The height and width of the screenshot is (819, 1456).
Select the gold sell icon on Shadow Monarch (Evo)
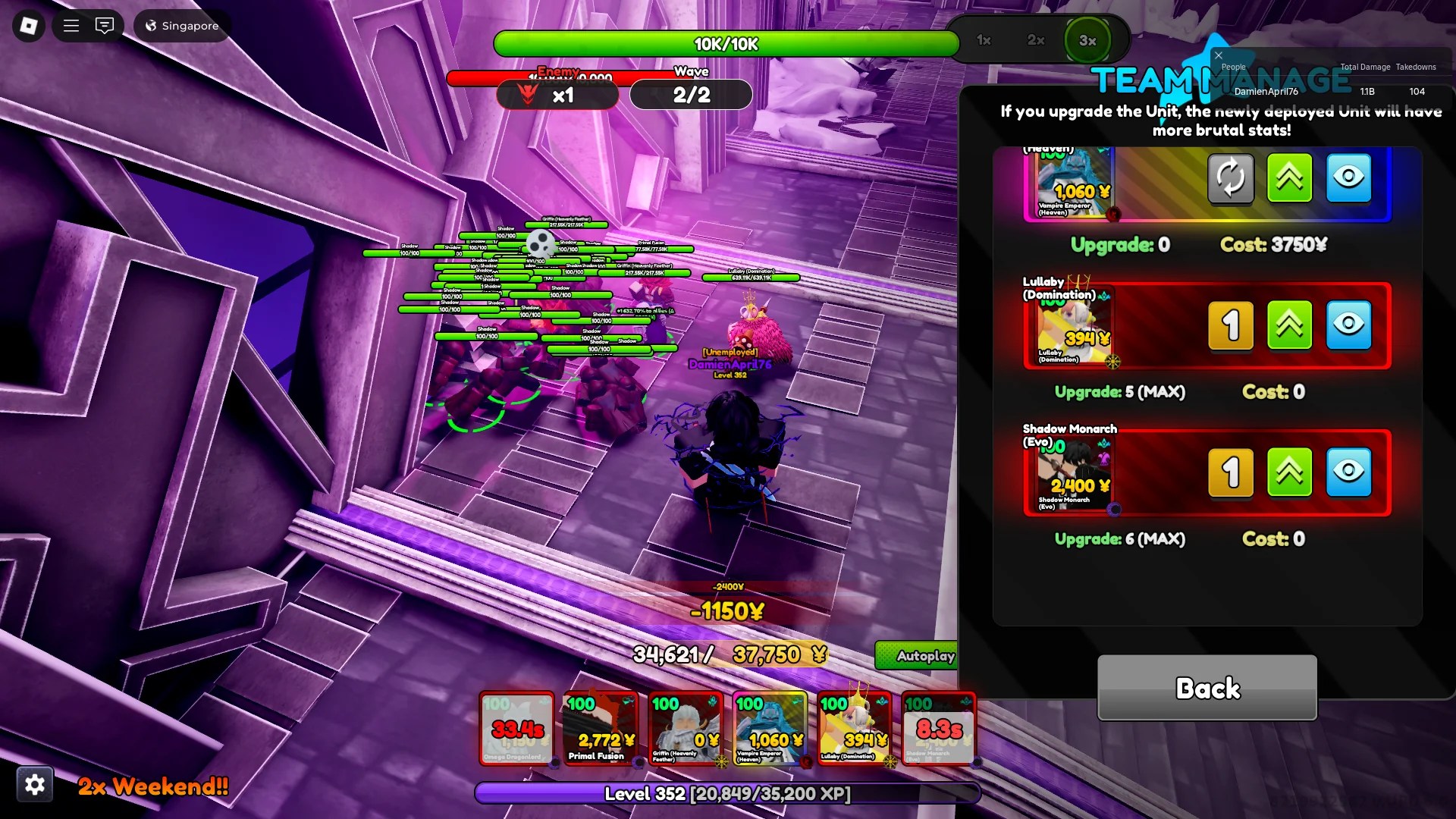coord(1231,472)
